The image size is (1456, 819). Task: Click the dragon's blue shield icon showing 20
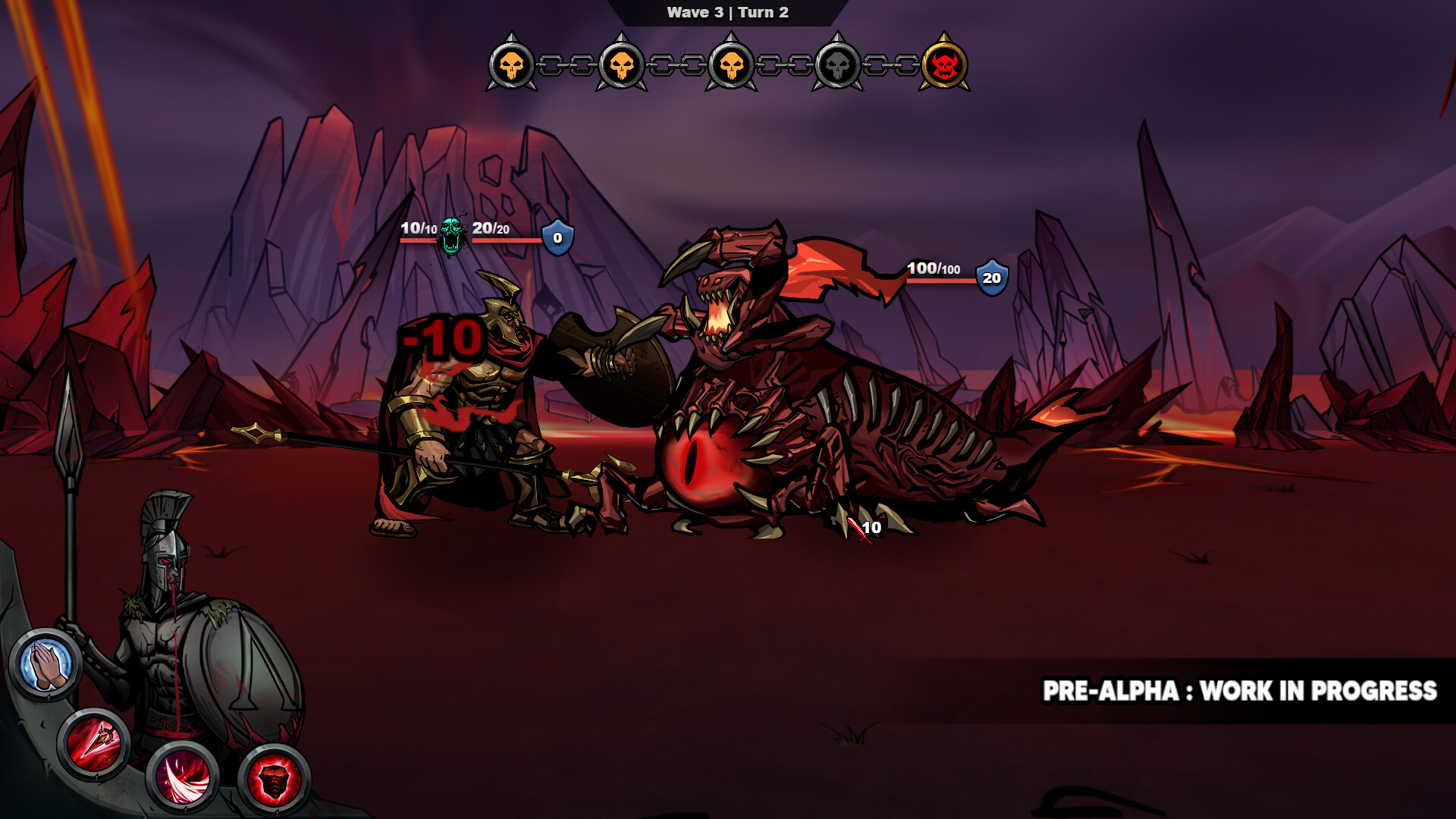pyautogui.click(x=990, y=279)
